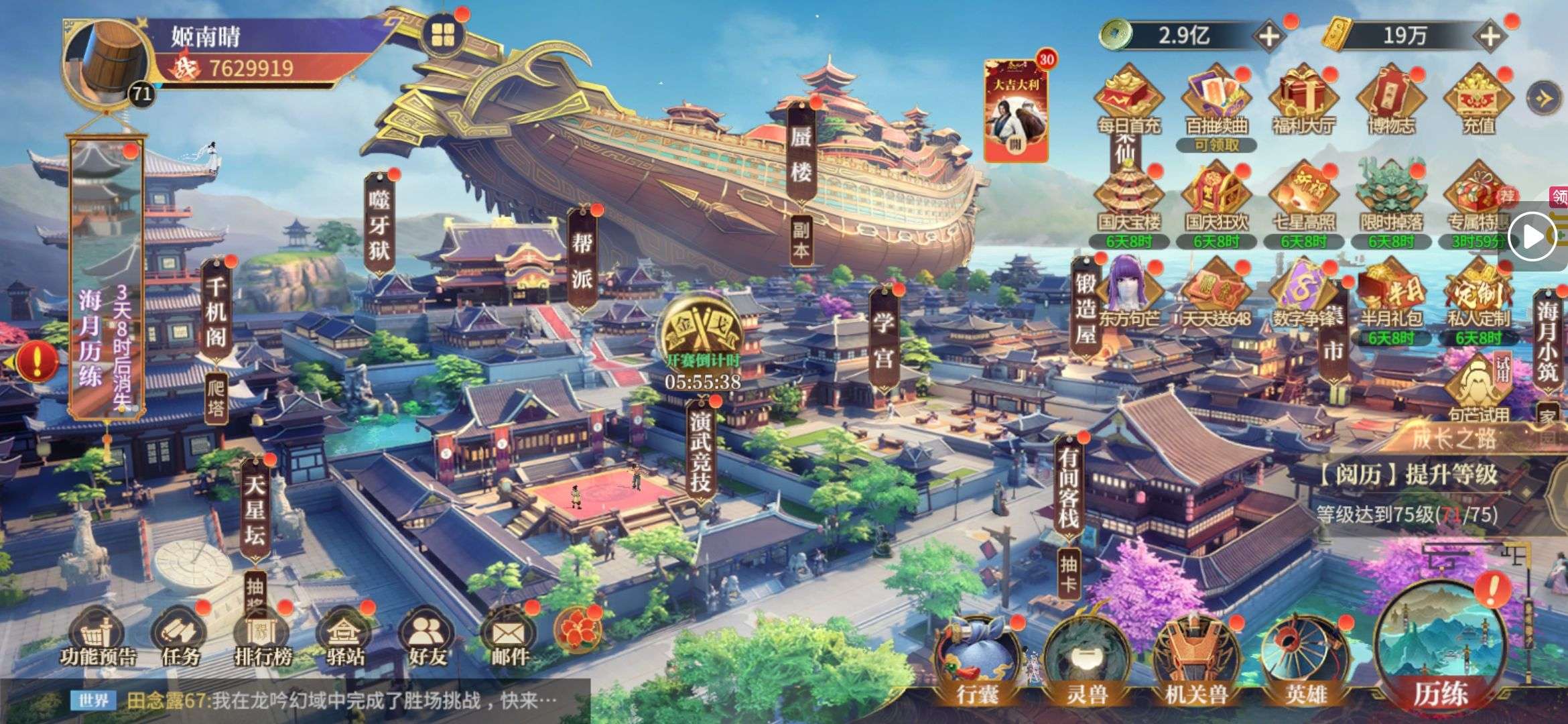Open the world chat message bar
Screen dimensions: 1568x724
(x=322, y=701)
